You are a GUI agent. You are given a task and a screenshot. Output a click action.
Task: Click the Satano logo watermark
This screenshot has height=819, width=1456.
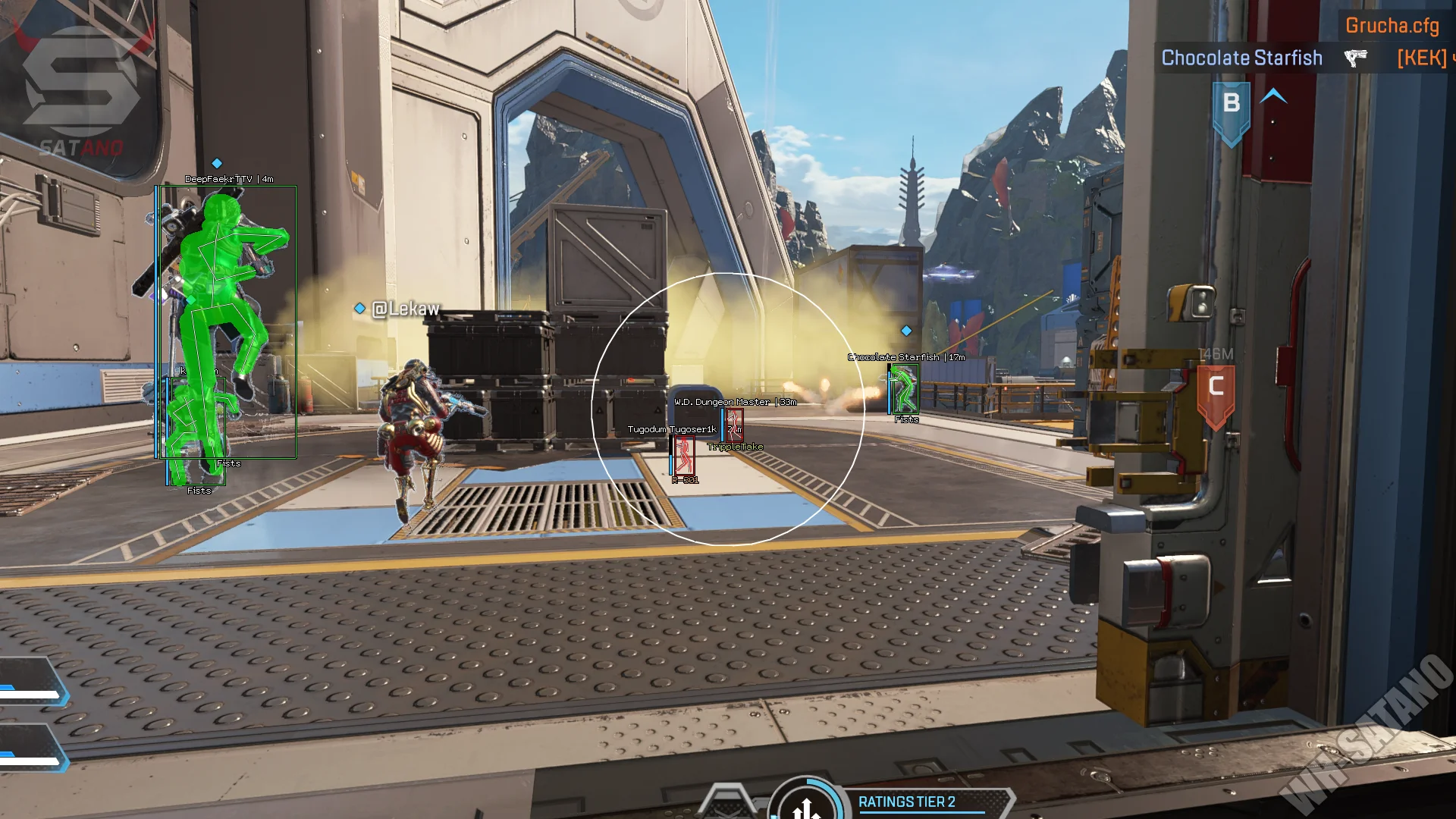click(x=82, y=87)
